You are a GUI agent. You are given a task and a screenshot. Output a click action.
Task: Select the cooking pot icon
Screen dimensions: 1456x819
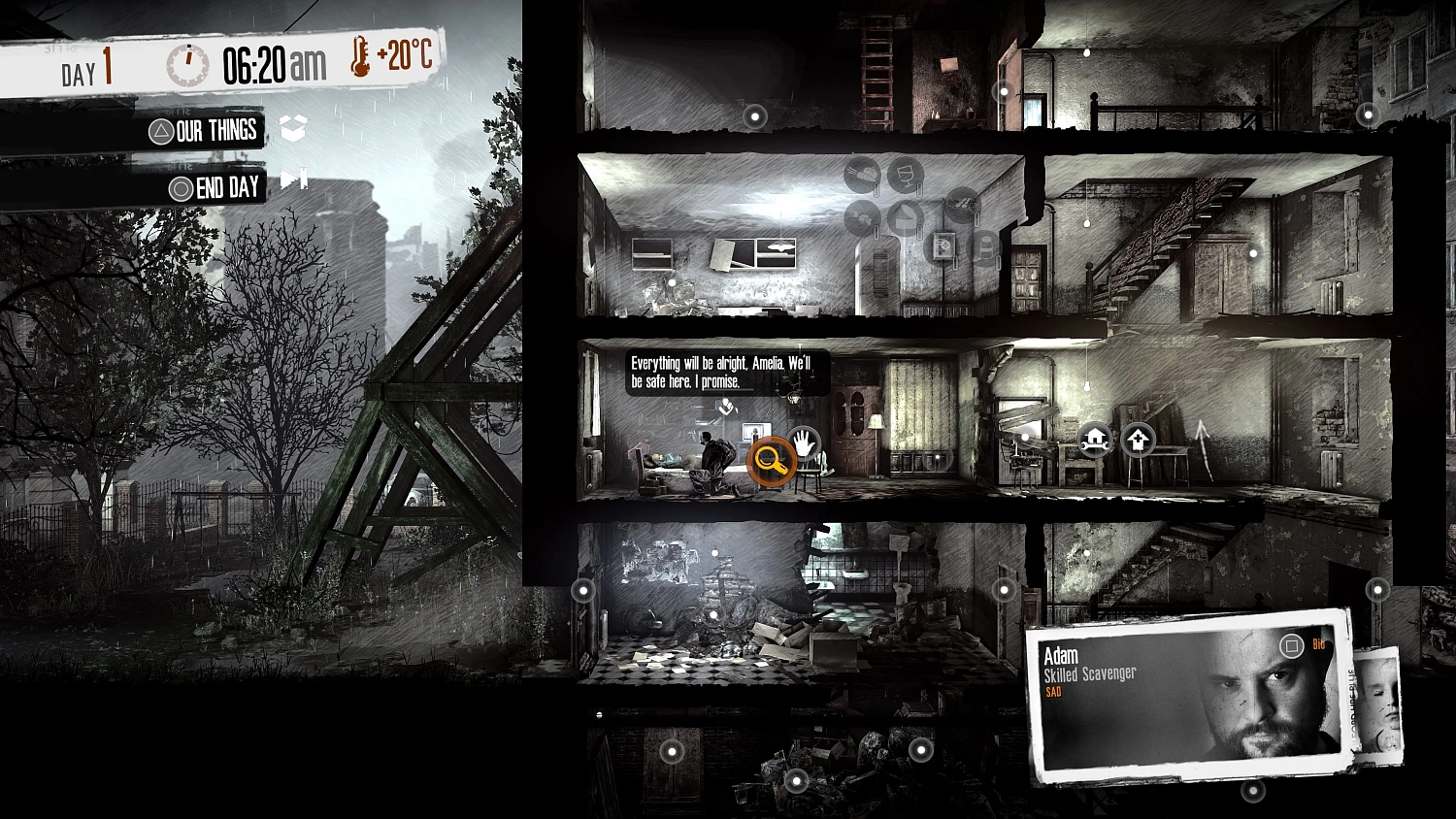click(904, 217)
